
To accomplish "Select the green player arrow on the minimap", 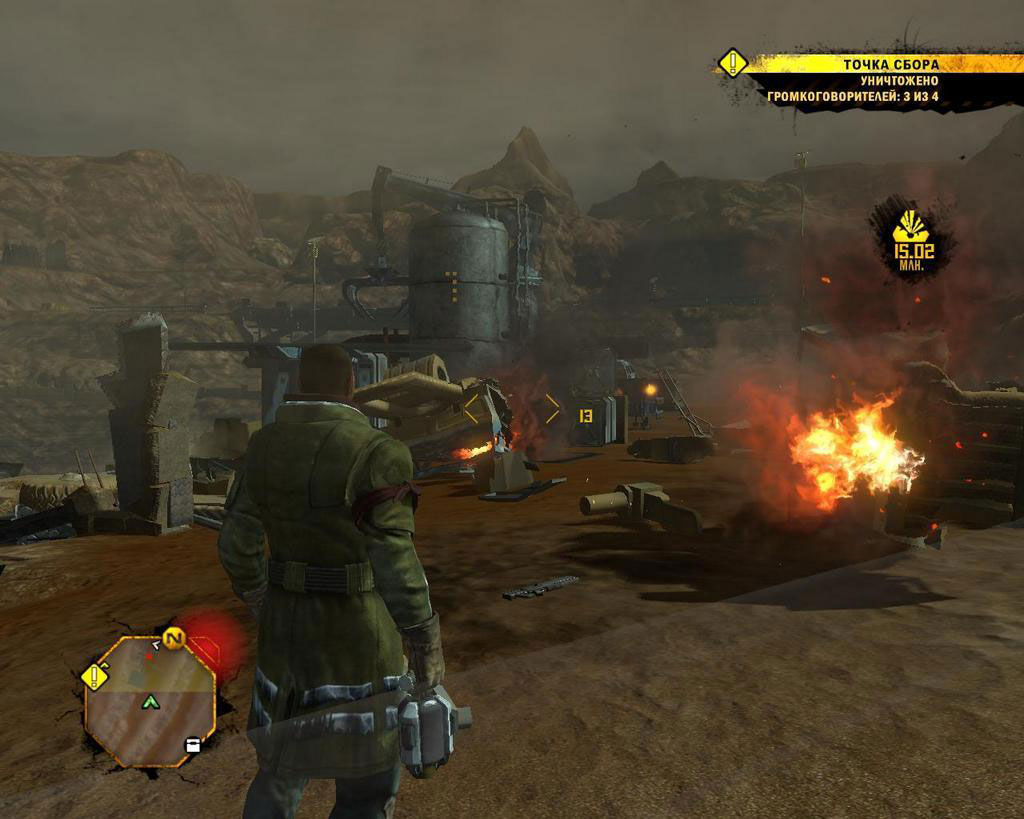I will (151, 702).
